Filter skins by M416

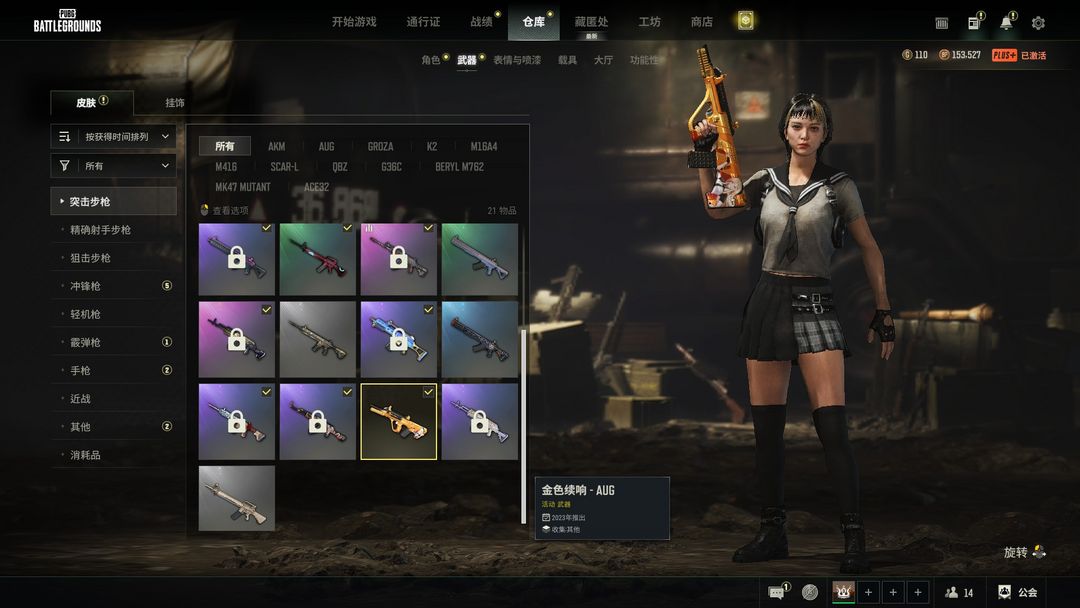coord(228,167)
